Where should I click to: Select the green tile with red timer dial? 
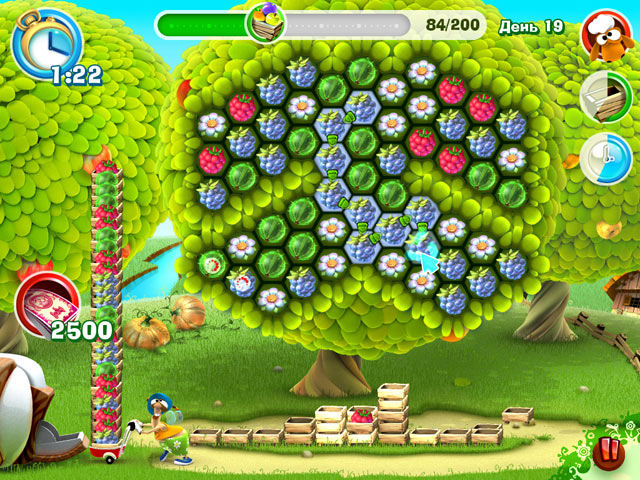pyautogui.click(x=212, y=264)
